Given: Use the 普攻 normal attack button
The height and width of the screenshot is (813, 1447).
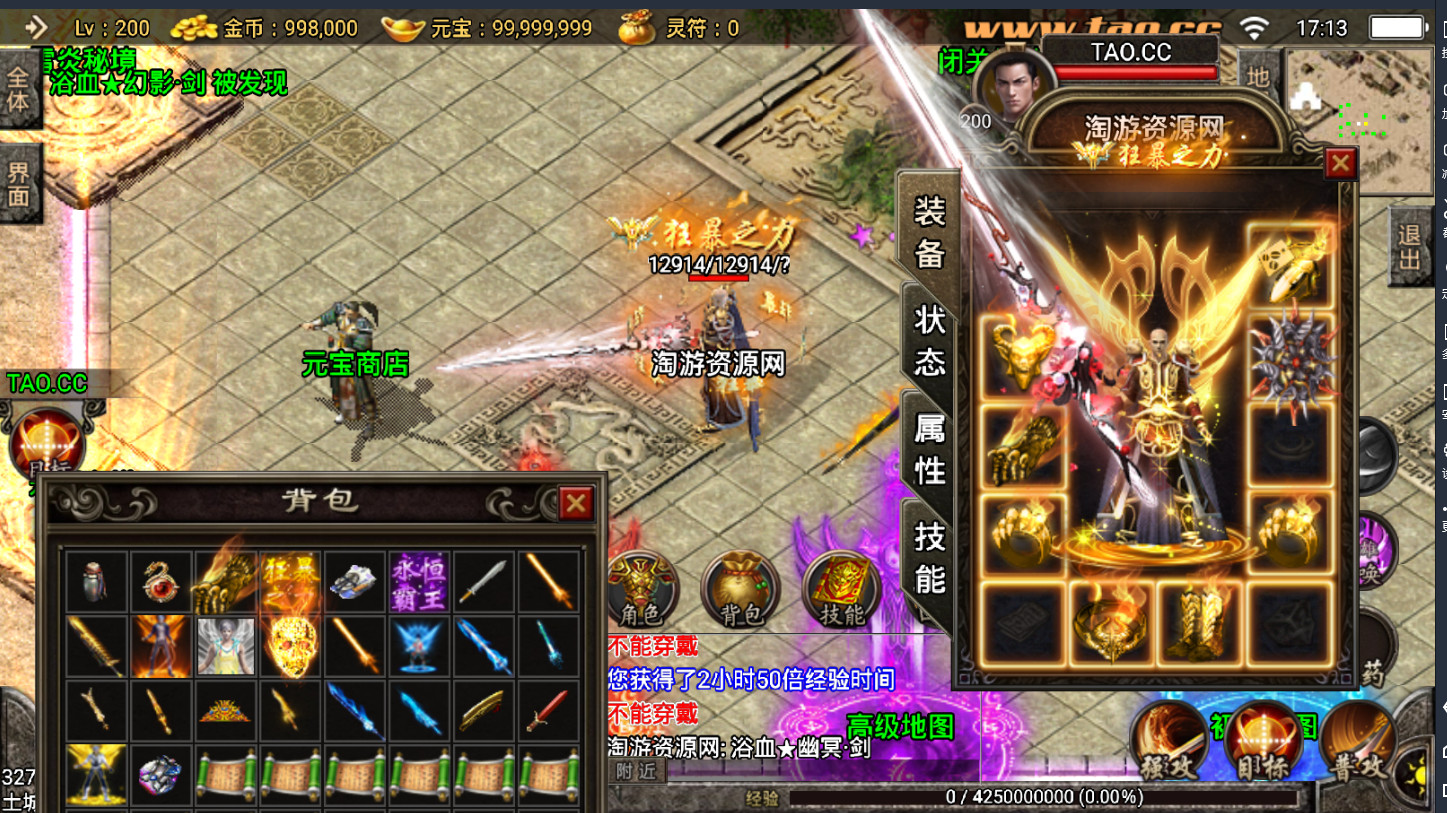Looking at the screenshot, I should click(x=1357, y=742).
